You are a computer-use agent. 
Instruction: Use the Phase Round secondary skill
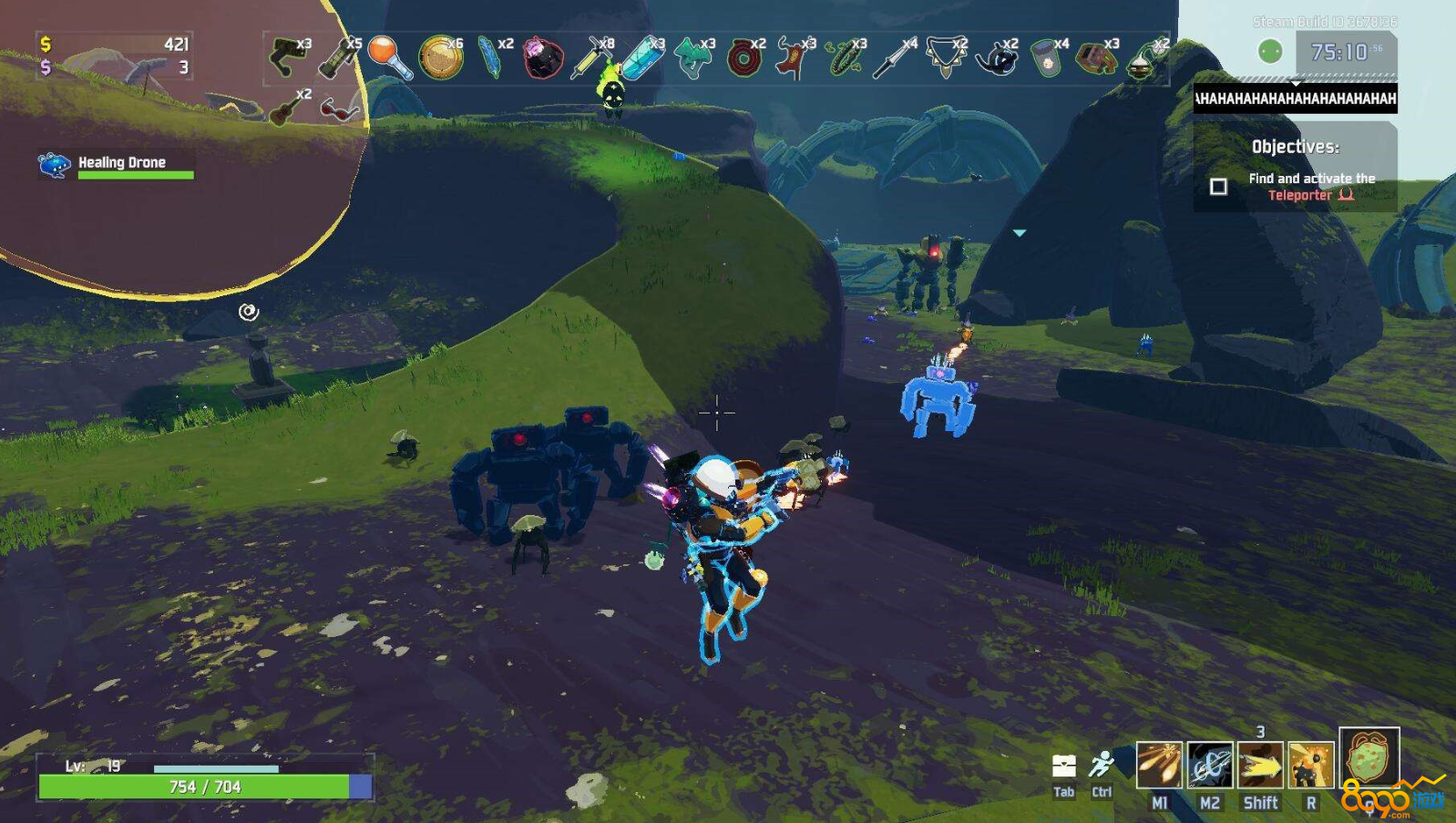click(1209, 764)
